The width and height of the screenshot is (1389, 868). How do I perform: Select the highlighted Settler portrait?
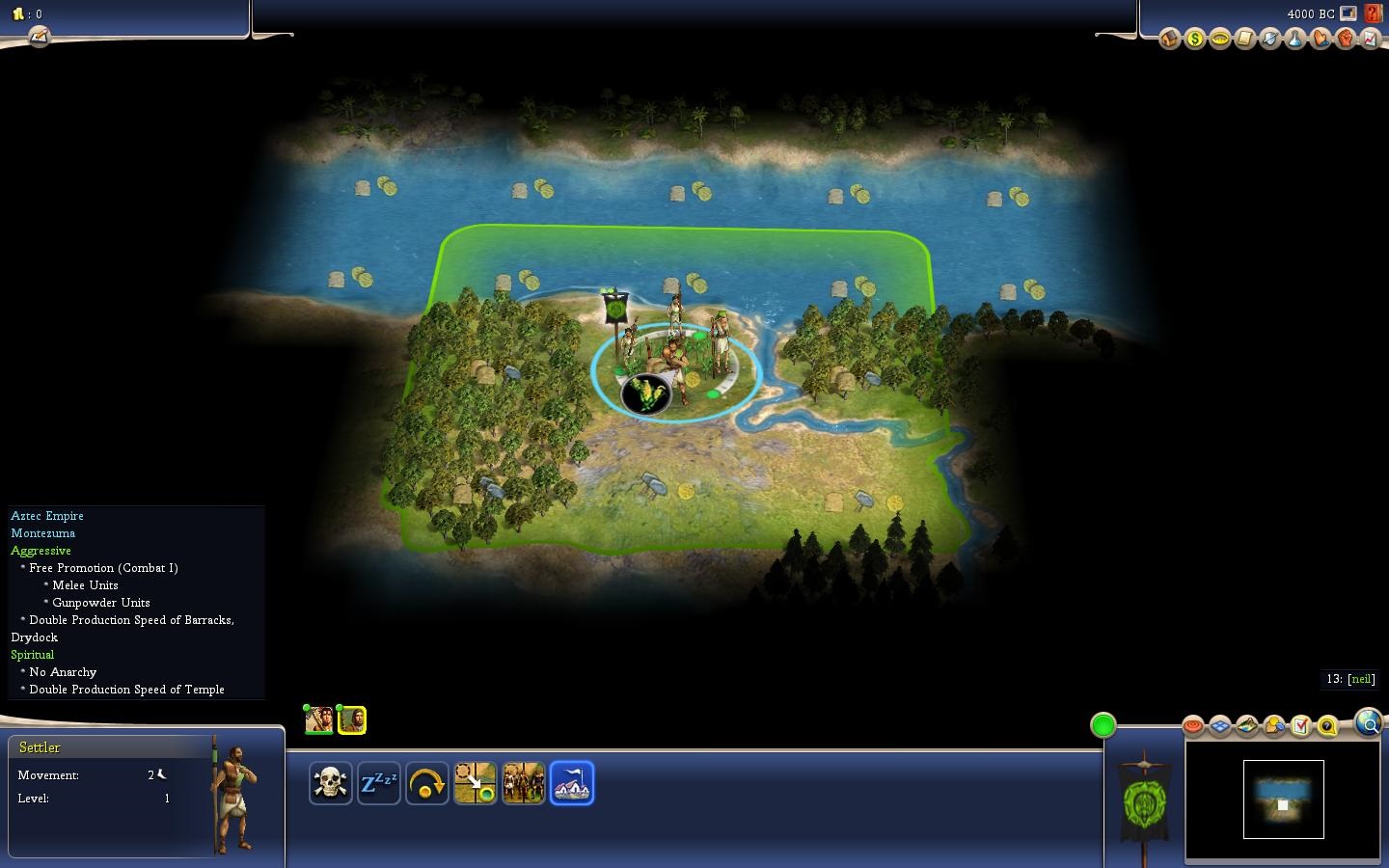tap(352, 719)
